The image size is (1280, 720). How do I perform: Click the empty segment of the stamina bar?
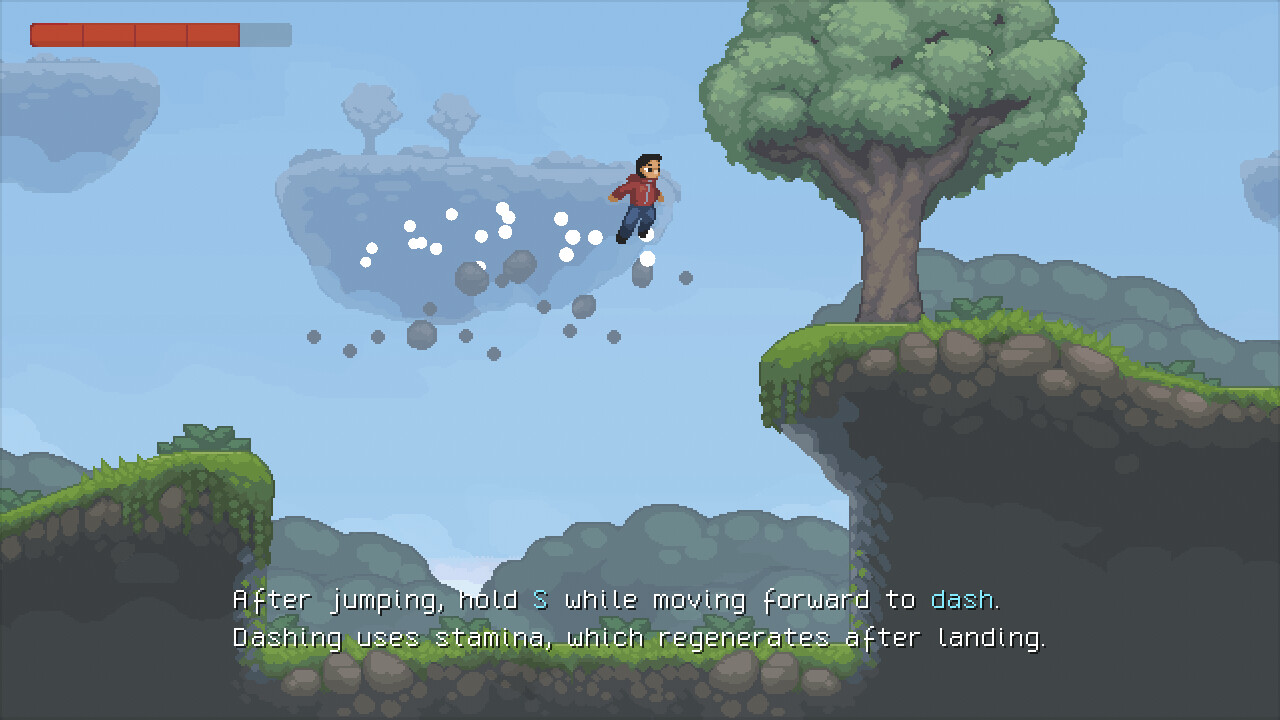click(265, 34)
